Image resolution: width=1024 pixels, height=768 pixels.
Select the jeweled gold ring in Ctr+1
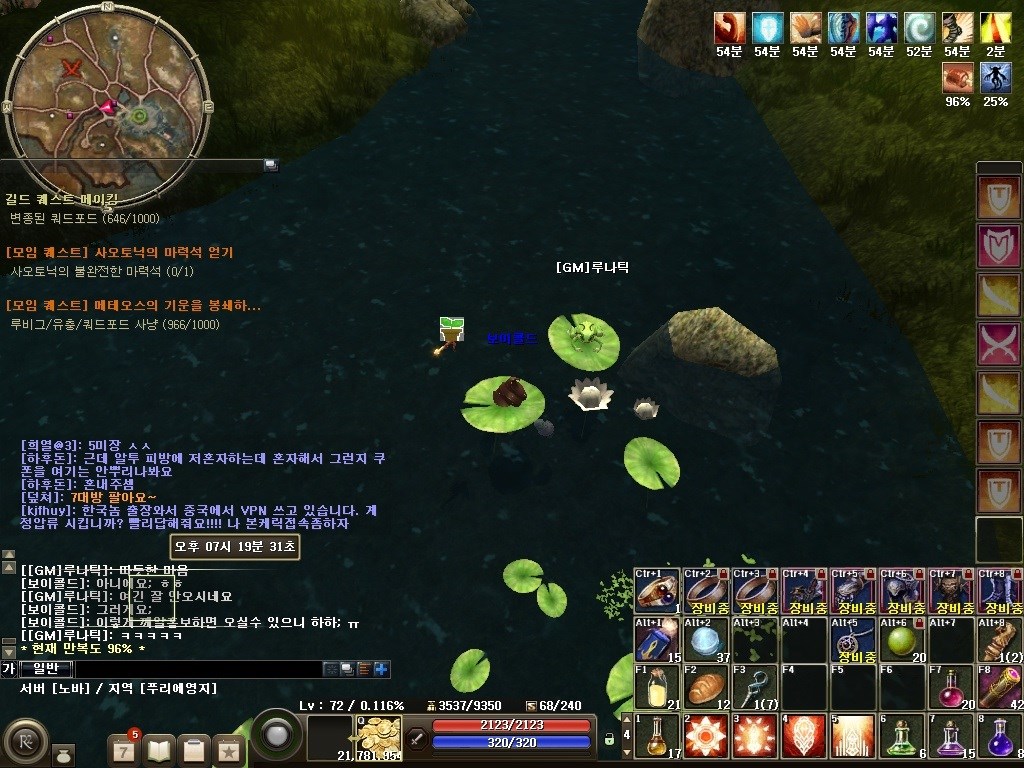pos(657,589)
